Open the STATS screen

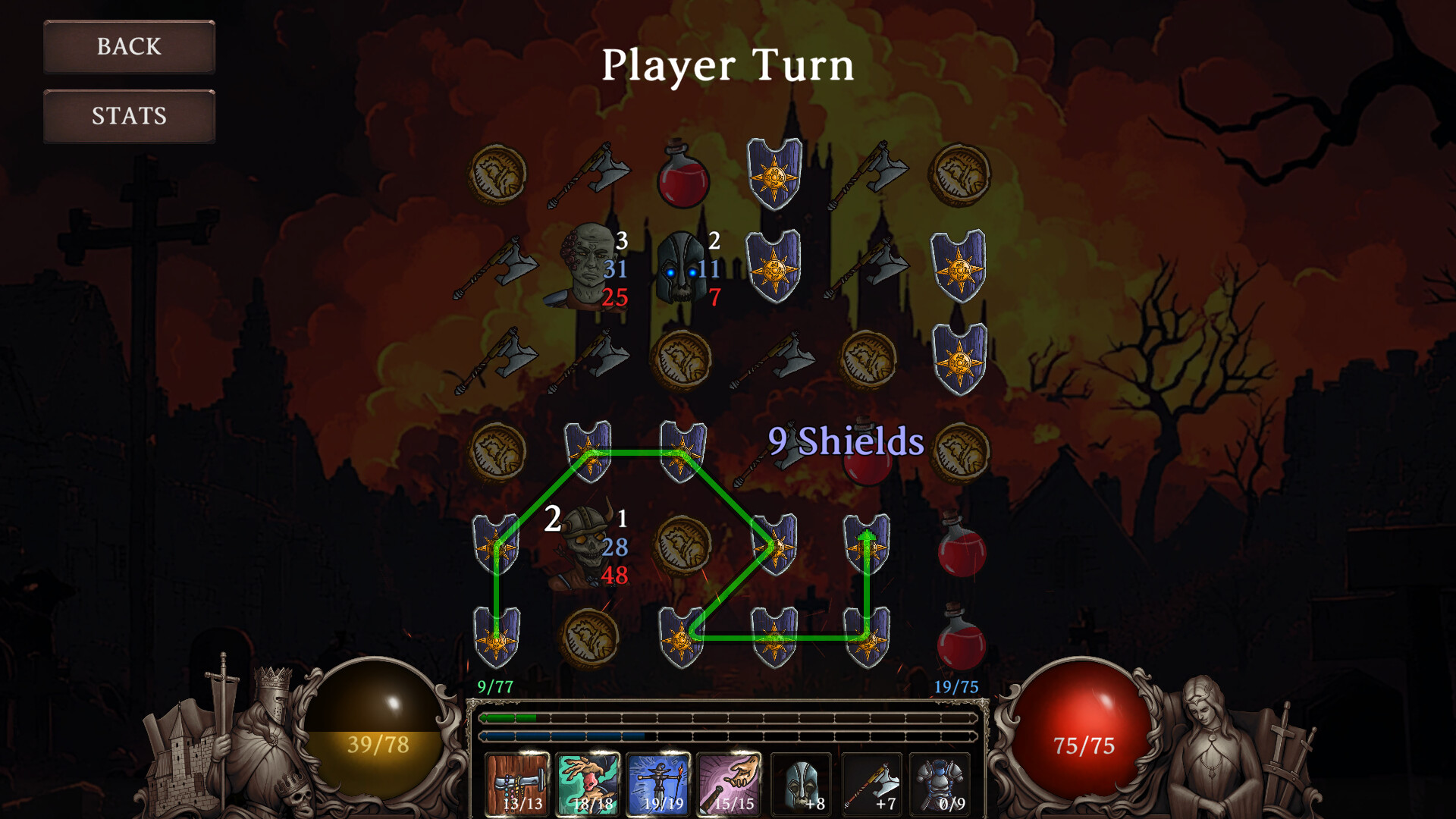pos(128,116)
